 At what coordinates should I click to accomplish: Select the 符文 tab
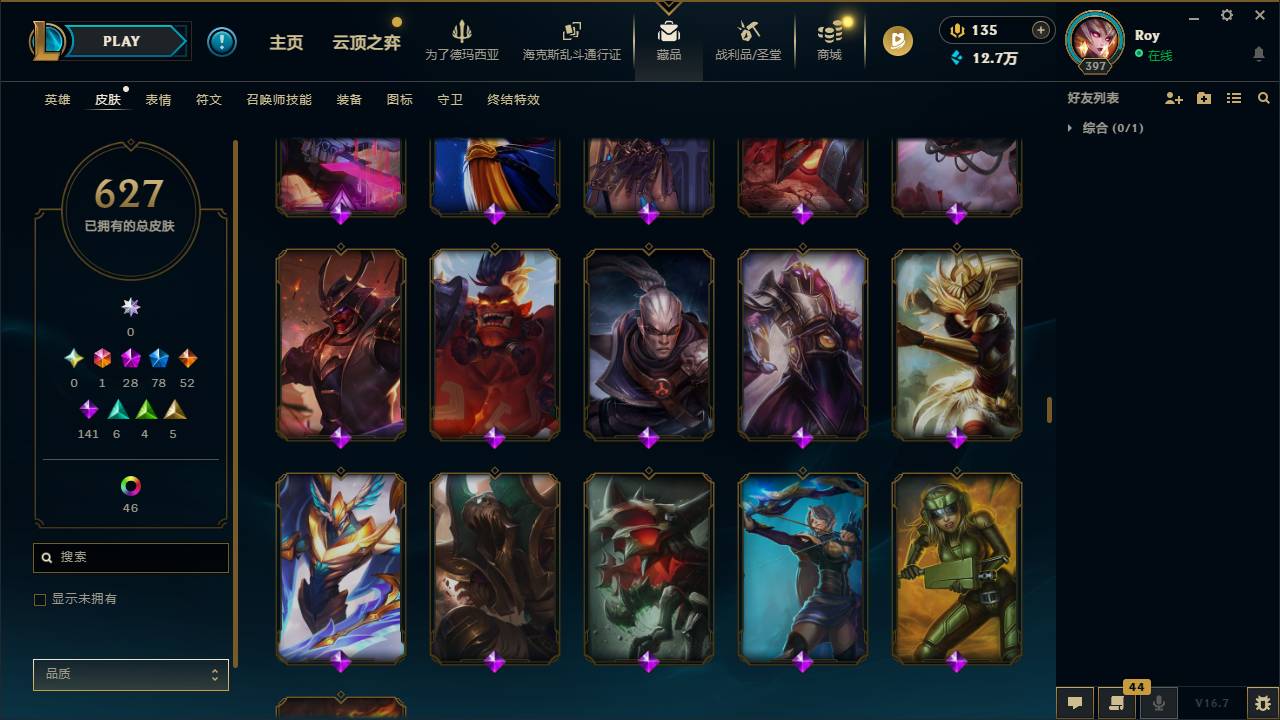[x=209, y=100]
